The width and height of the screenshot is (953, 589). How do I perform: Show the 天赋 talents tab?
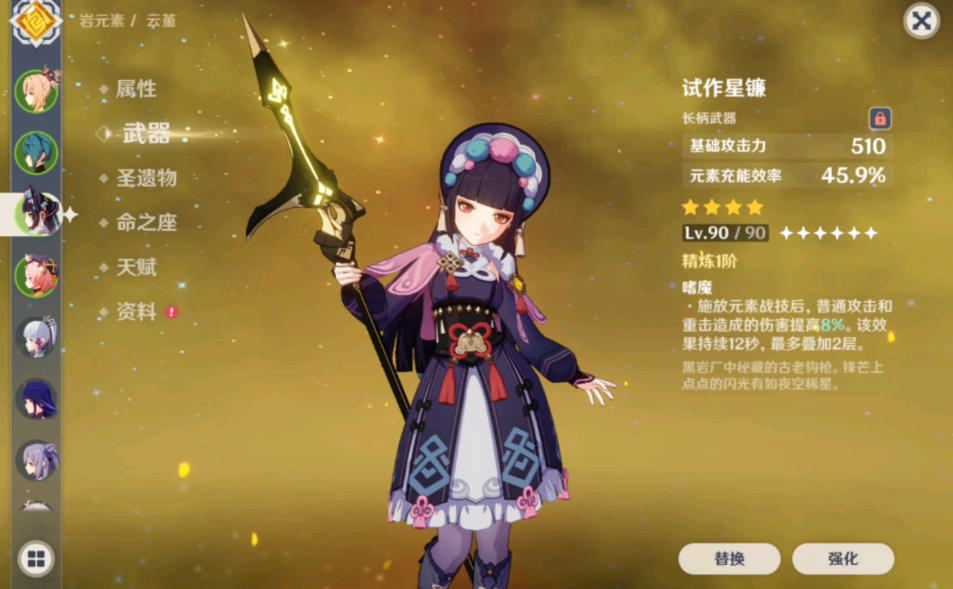(136, 267)
